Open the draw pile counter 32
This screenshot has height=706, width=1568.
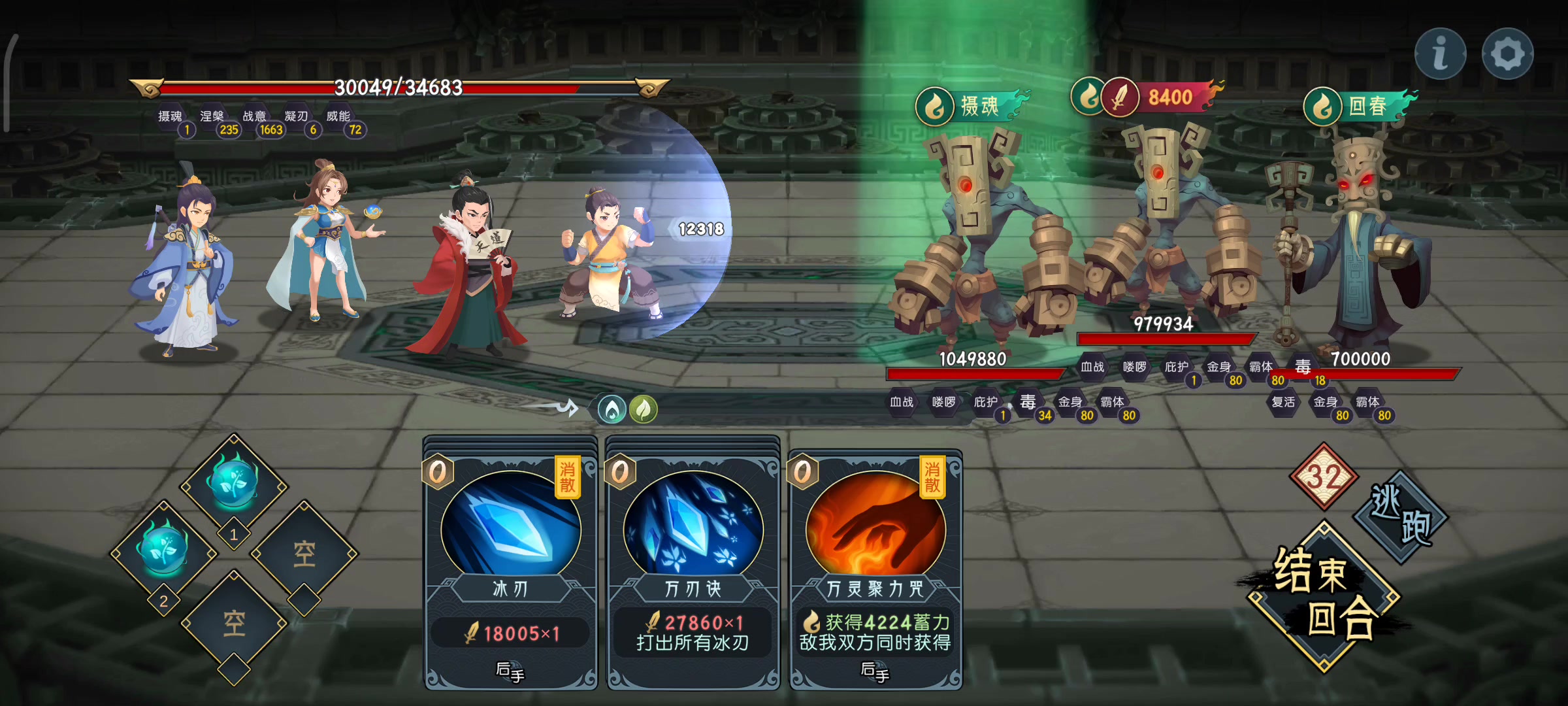(1324, 476)
